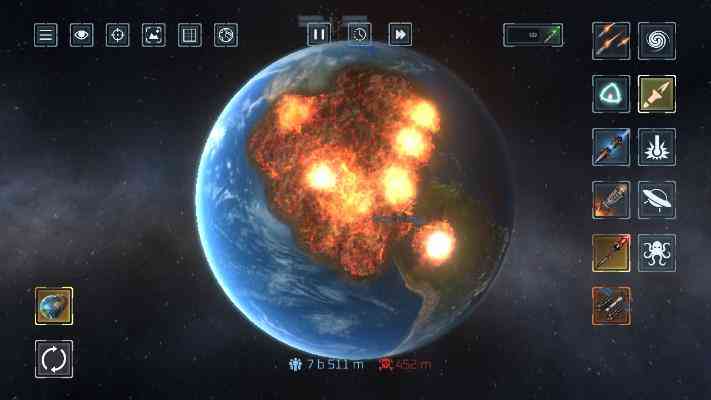The width and height of the screenshot is (711, 400).
Task: Select the glowing green triangle shield weapon
Action: coord(610,94)
